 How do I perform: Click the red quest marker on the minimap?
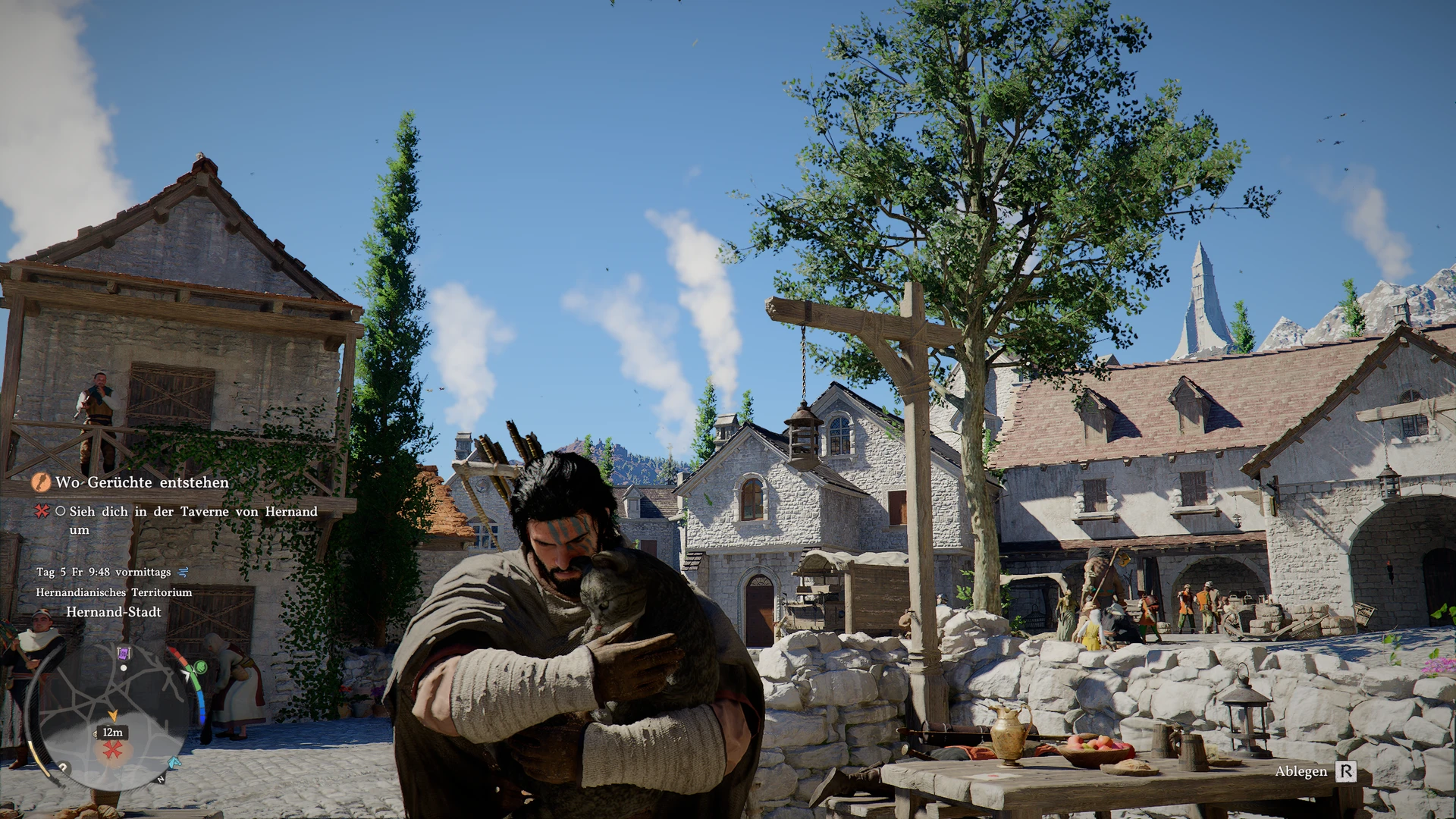tap(113, 750)
